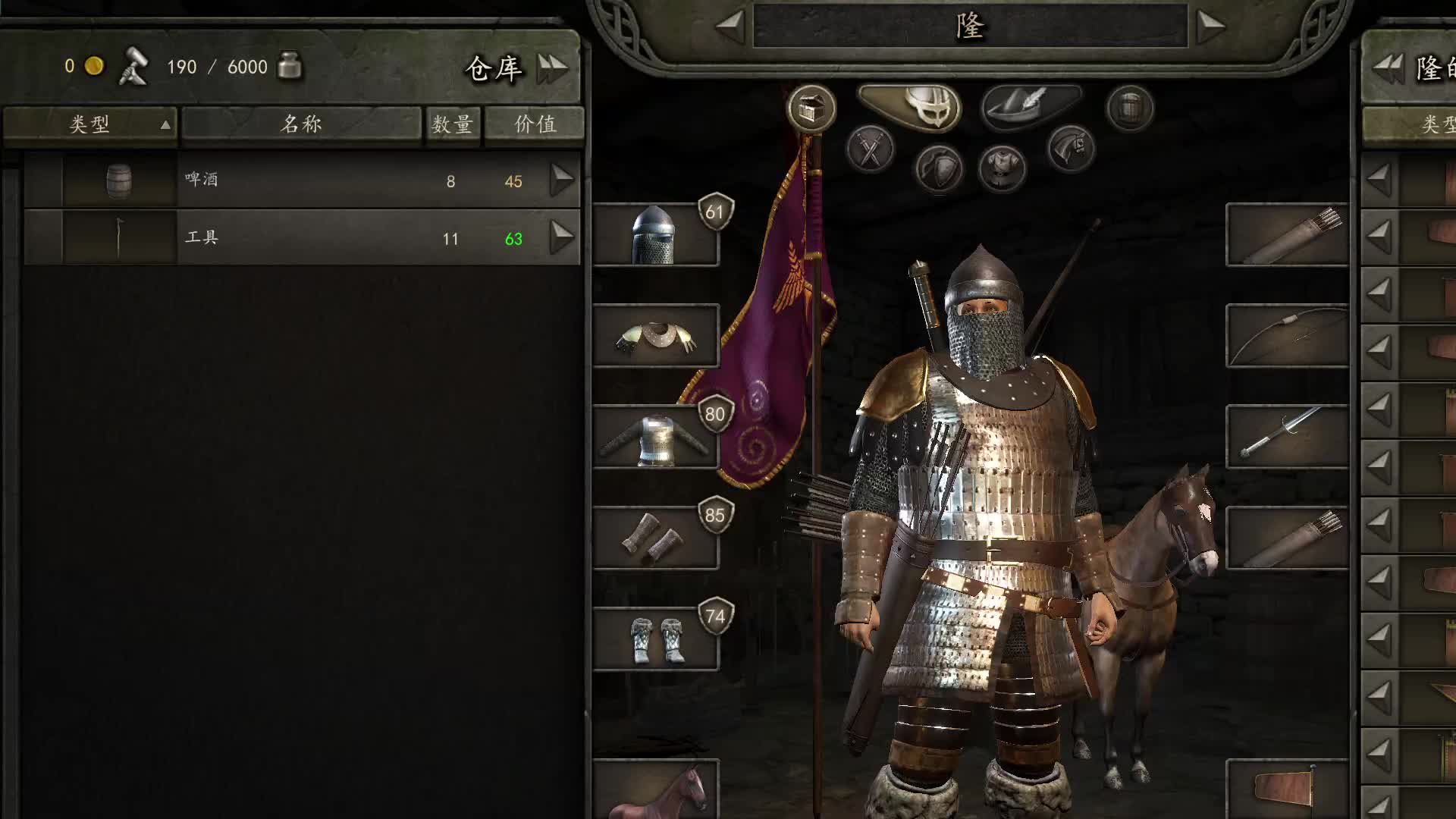Open the chest filter icon
The width and height of the screenshot is (1456, 819).
811,109
